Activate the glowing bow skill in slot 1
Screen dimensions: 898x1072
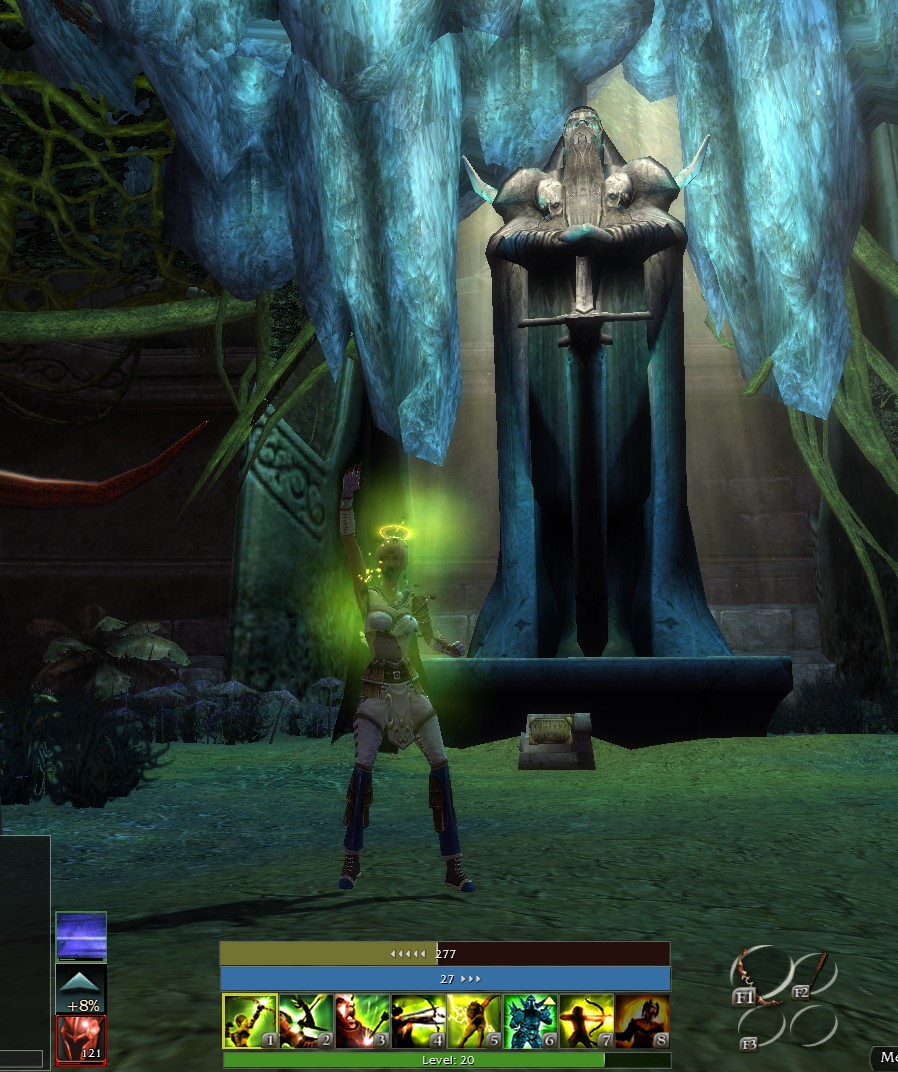coord(249,1021)
